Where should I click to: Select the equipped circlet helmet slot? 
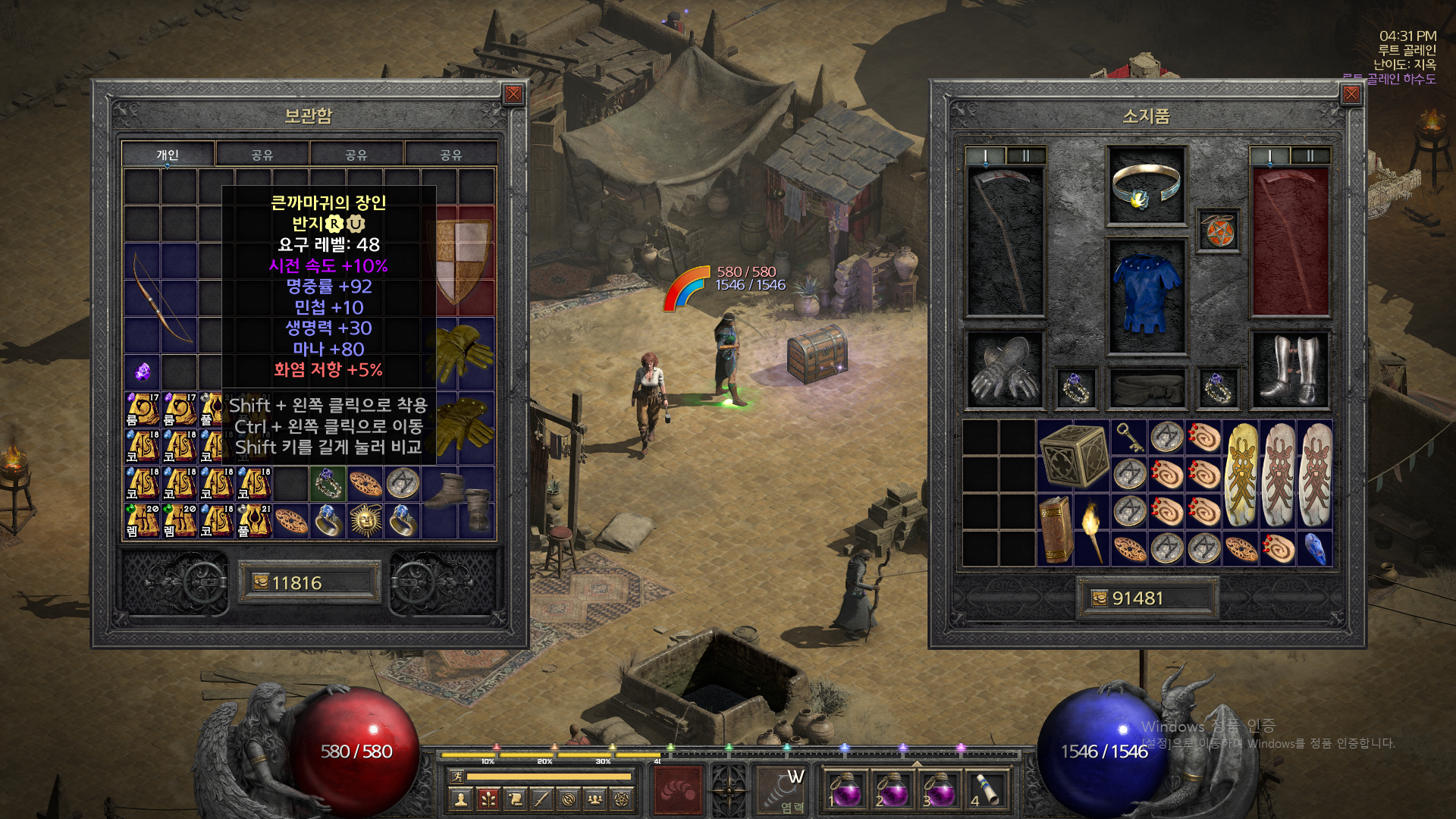(1146, 185)
